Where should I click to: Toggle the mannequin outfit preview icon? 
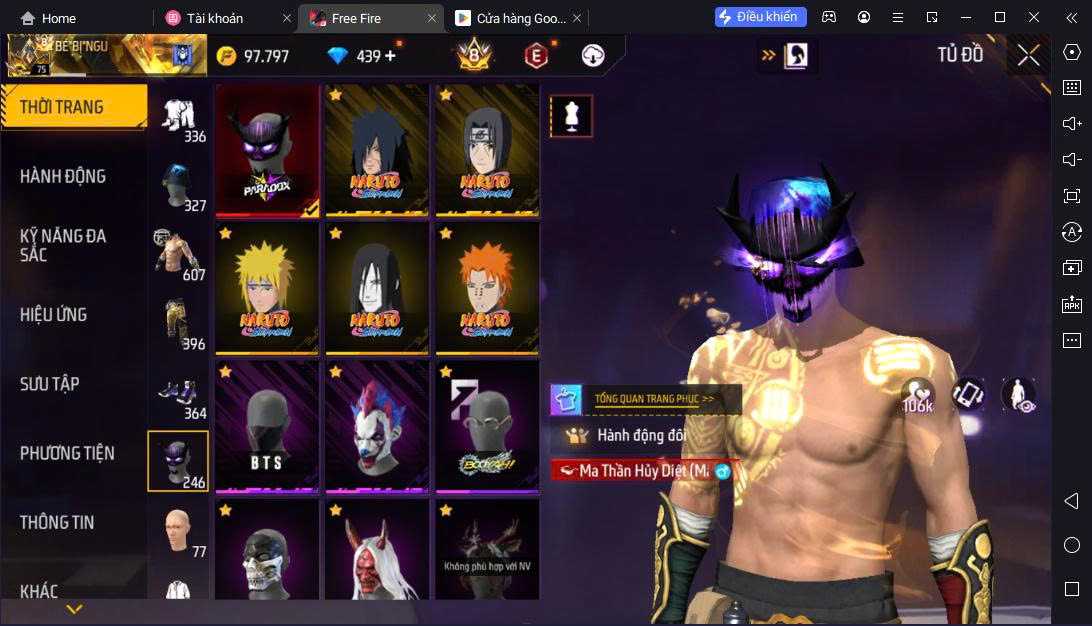click(572, 116)
